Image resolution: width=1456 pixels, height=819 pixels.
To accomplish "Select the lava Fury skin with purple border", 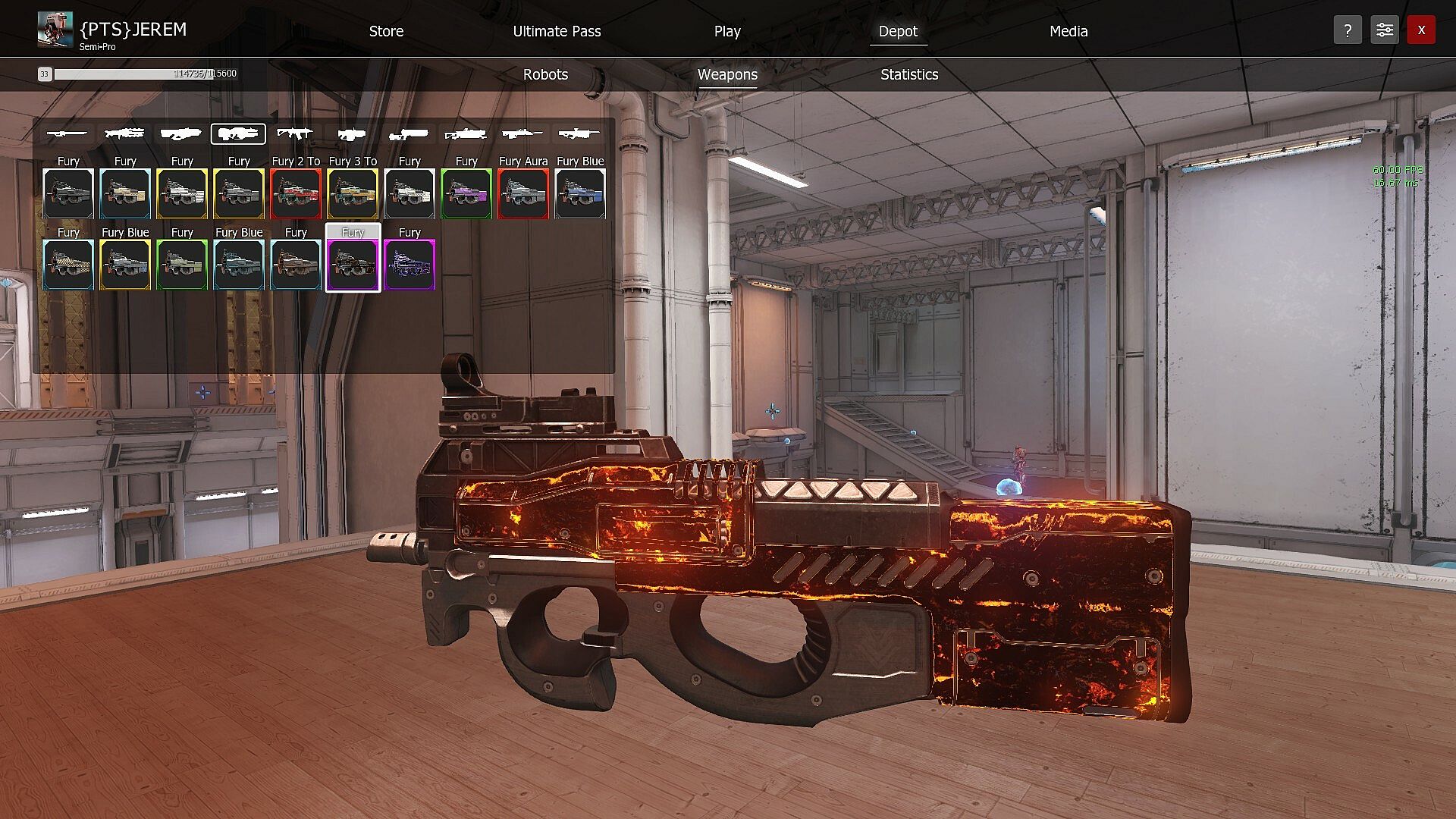I will [x=353, y=265].
